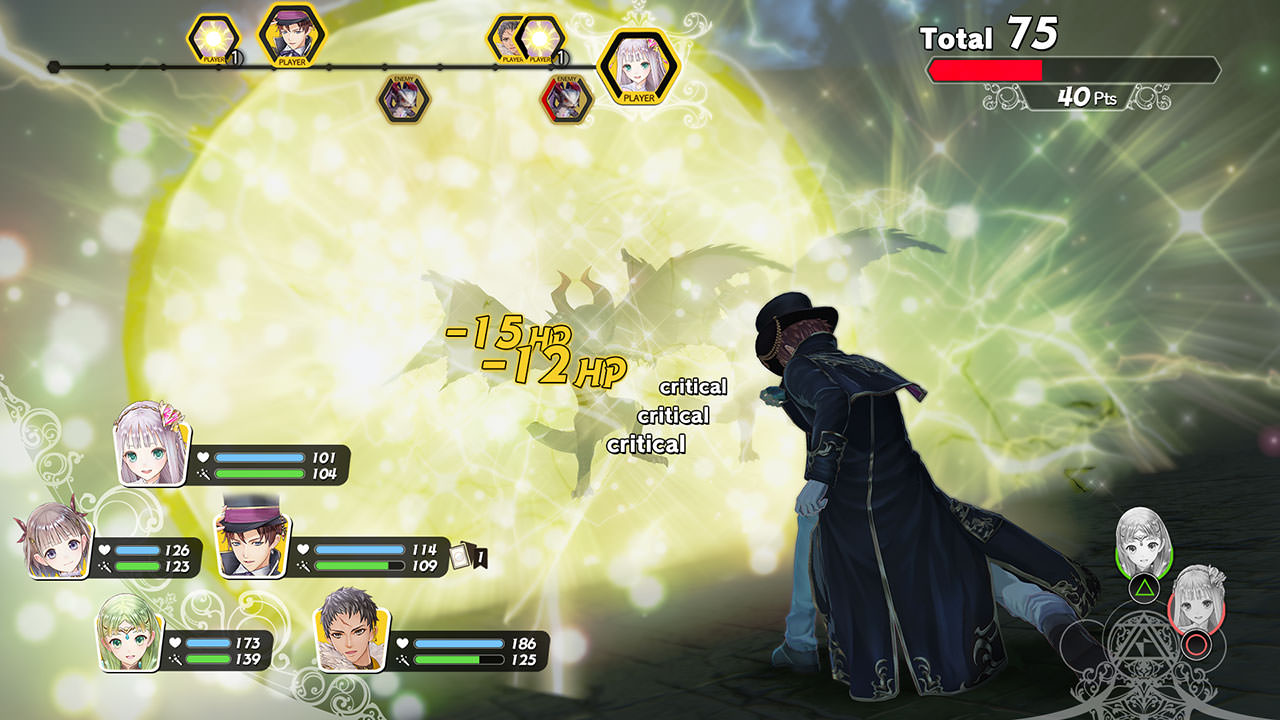Choose the greyed support portrait with hair ribbon

tap(1196, 600)
